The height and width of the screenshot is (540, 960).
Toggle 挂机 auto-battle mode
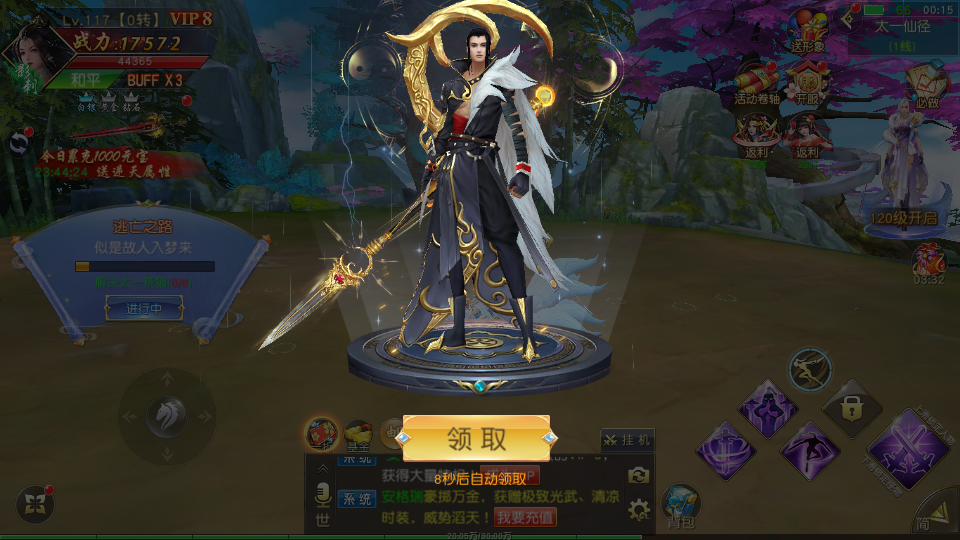(x=627, y=439)
